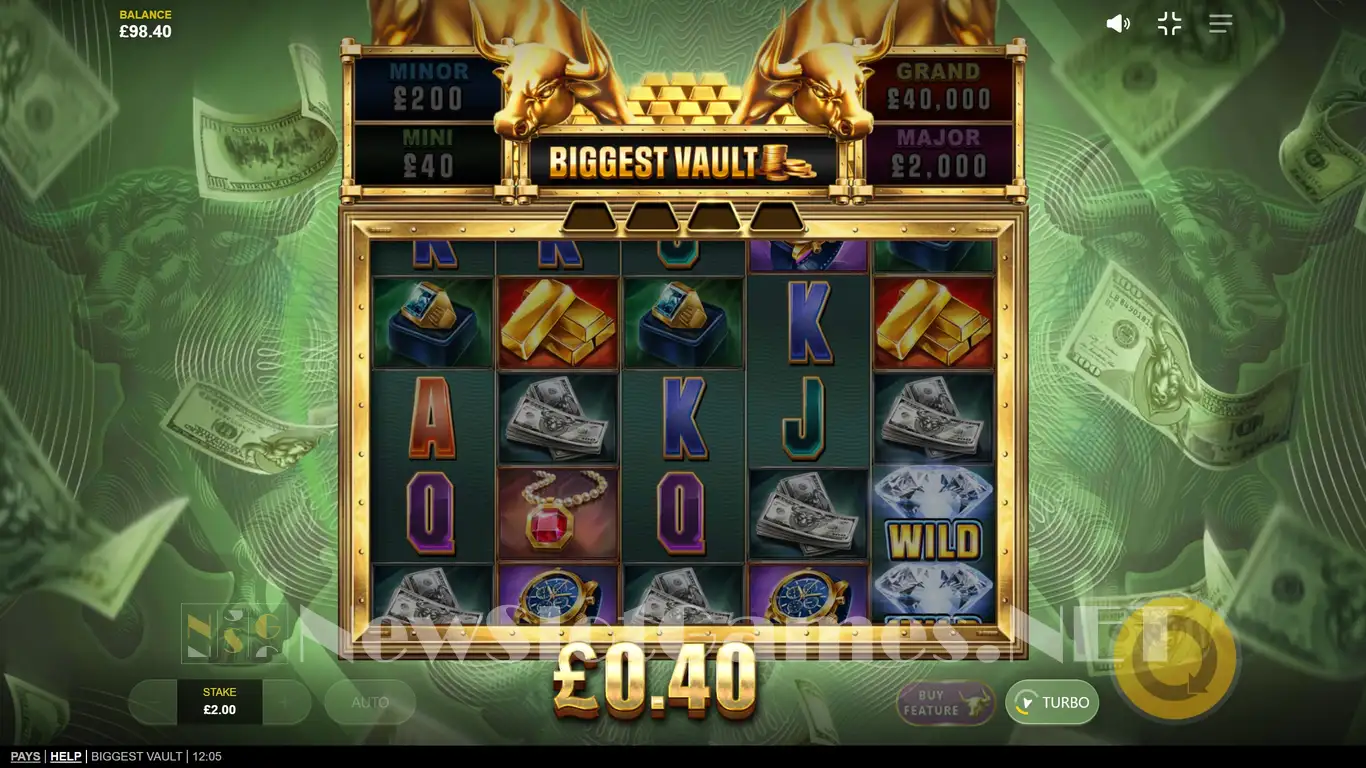Toggle Turbo mode
The image size is (1366, 768).
pyautogui.click(x=1052, y=702)
